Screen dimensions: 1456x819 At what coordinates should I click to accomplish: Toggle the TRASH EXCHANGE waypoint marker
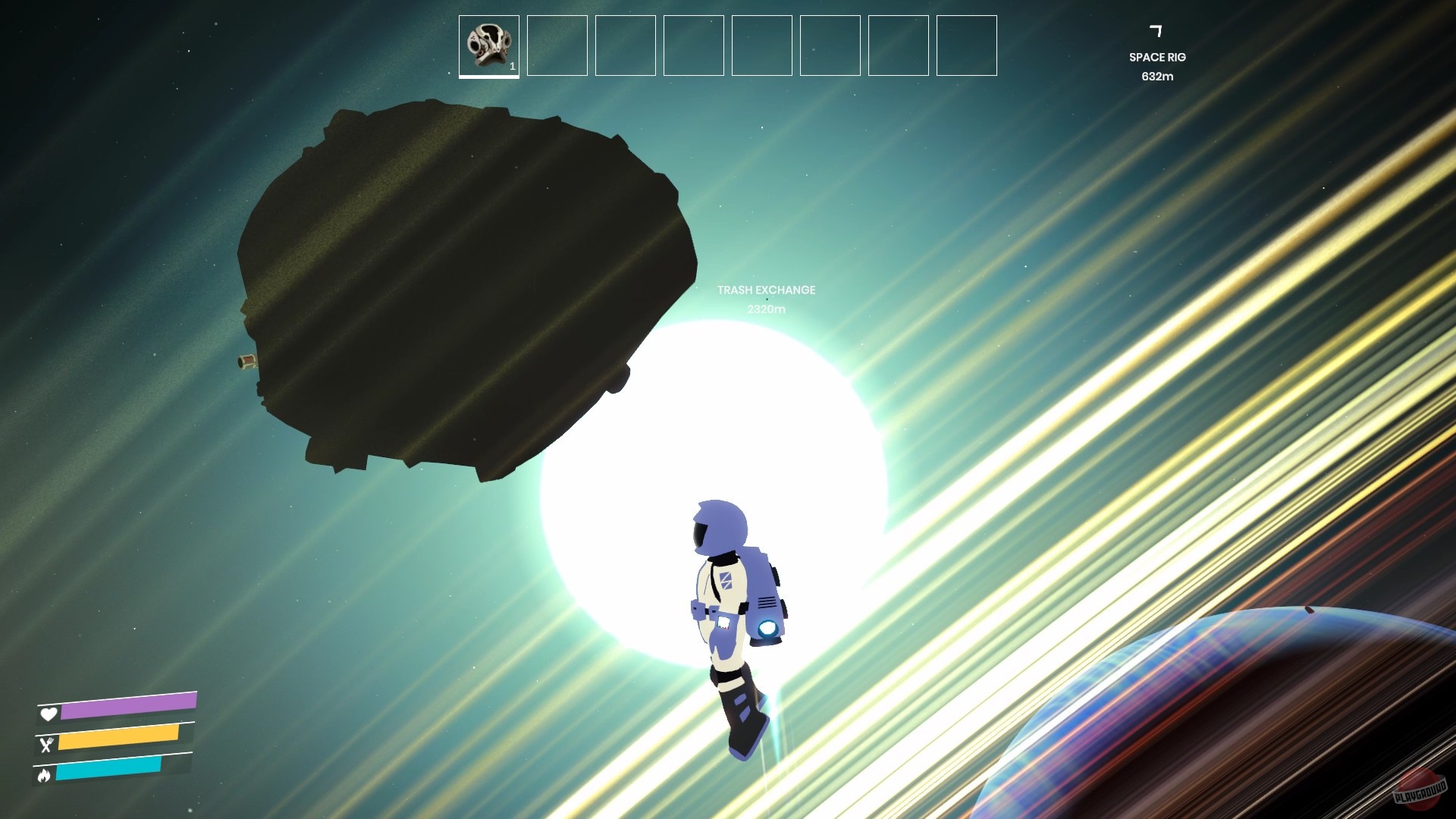[x=766, y=290]
